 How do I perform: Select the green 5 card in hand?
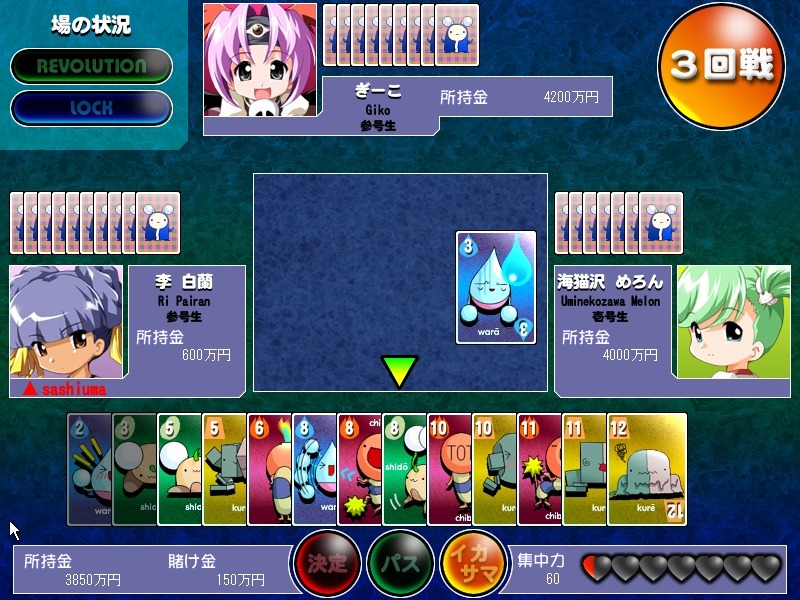click(179, 468)
